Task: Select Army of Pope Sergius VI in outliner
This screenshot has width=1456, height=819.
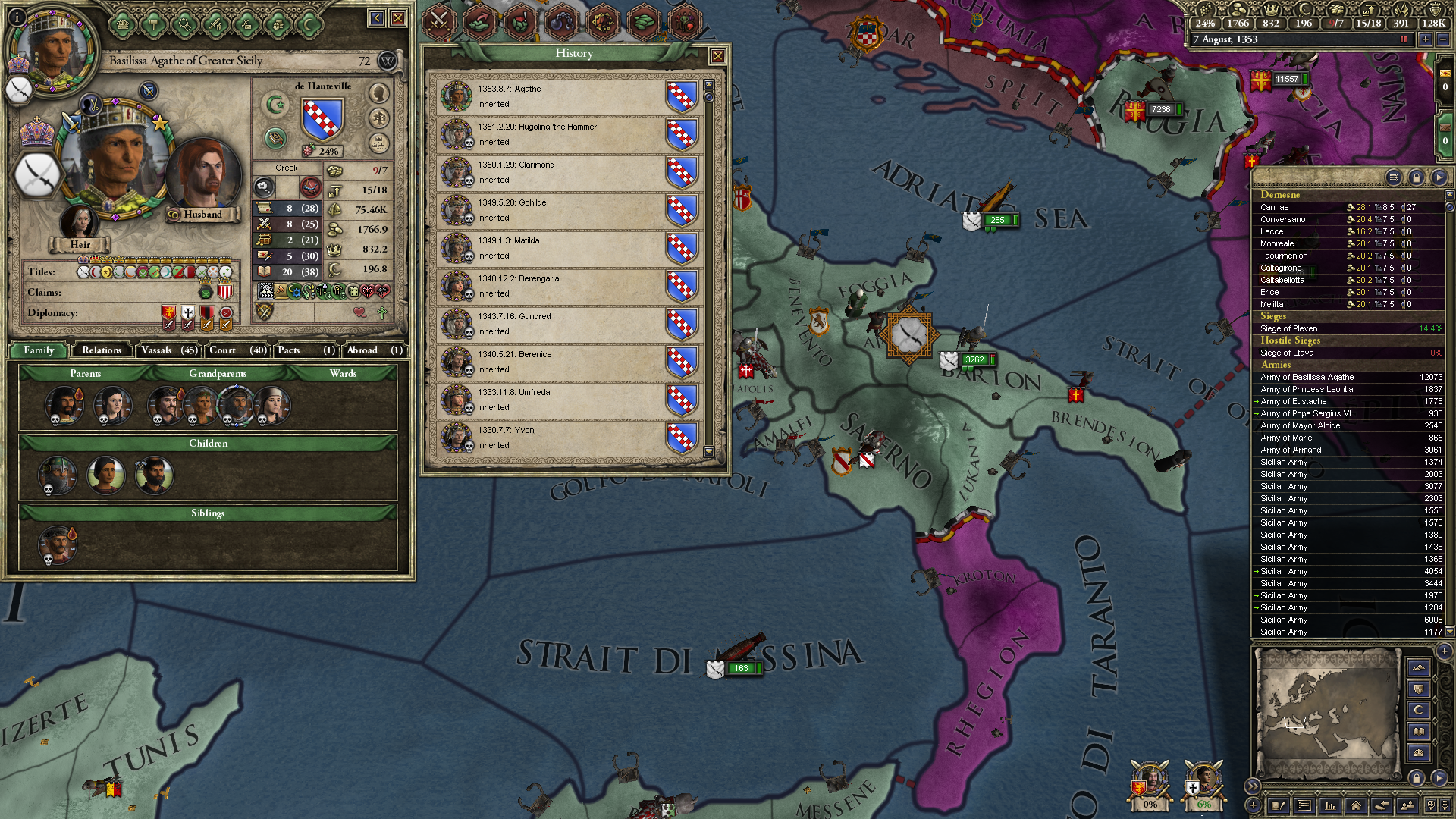Action: pos(1312,413)
